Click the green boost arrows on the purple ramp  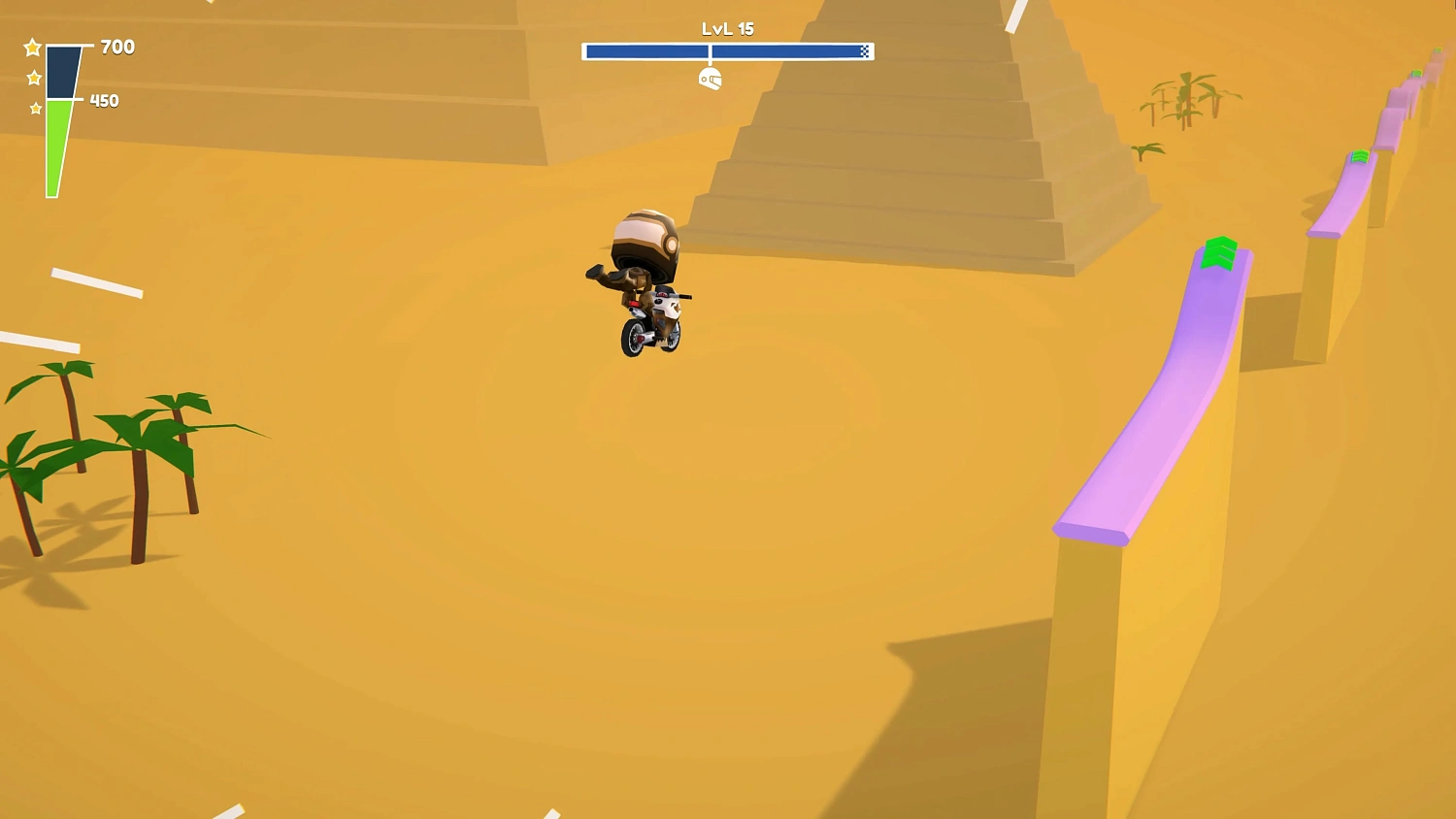(x=1218, y=254)
